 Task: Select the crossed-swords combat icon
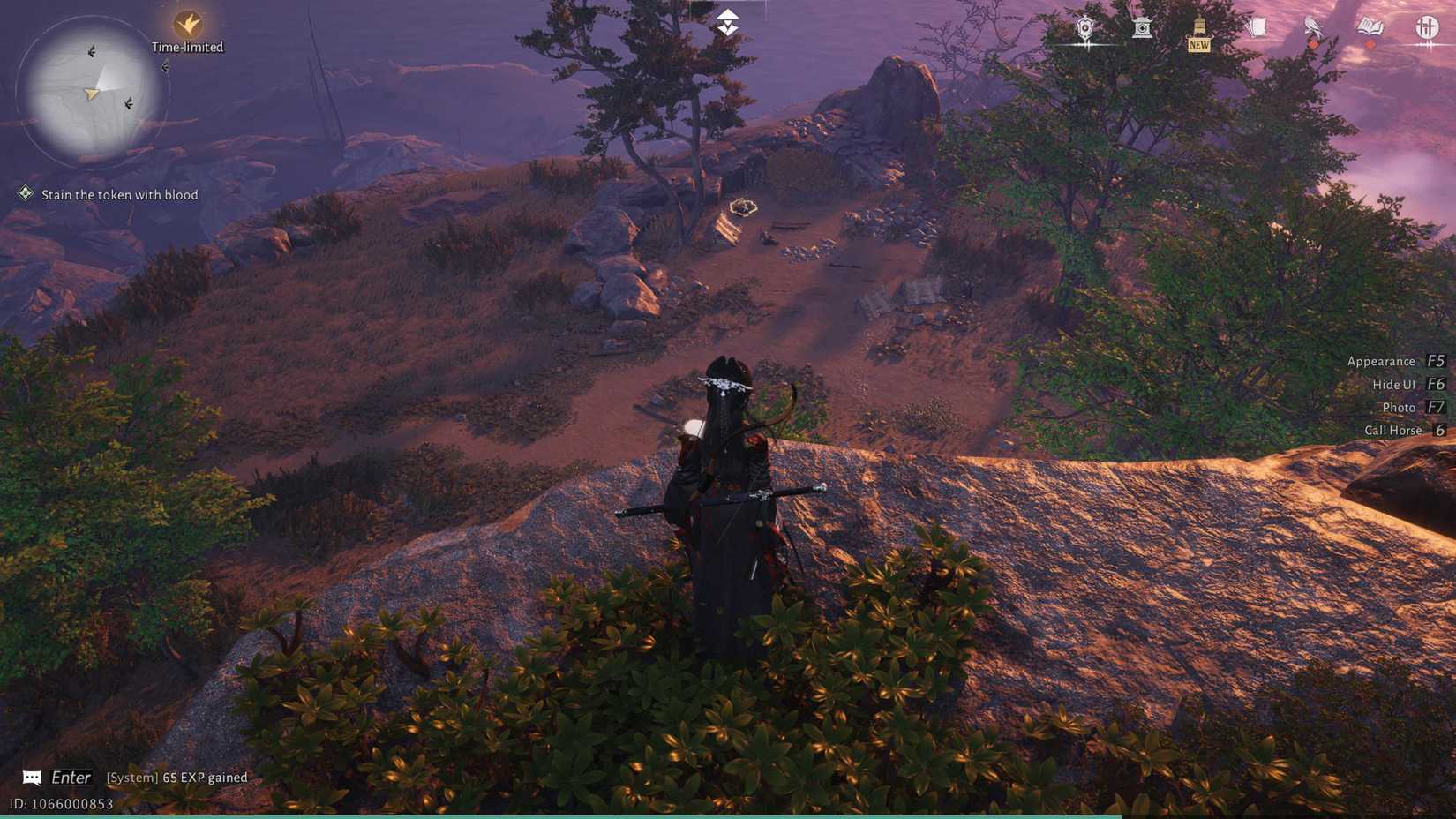(x=1428, y=26)
